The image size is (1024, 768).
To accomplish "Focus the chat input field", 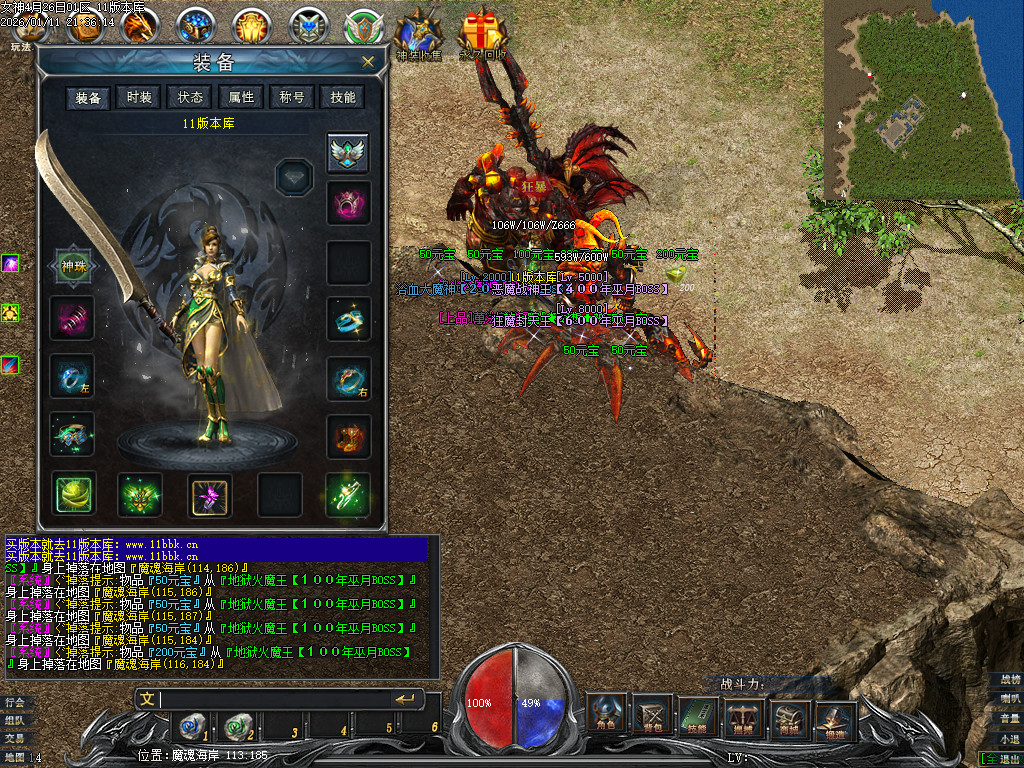I will 270,699.
